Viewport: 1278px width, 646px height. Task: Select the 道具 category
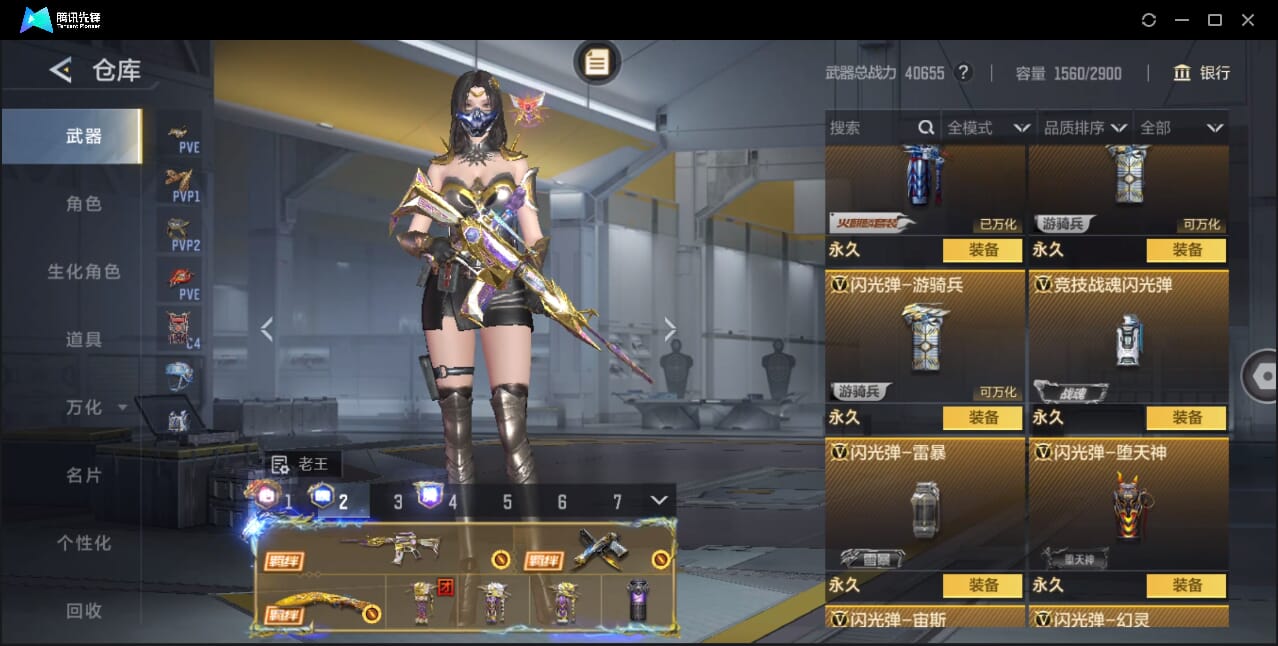click(84, 340)
